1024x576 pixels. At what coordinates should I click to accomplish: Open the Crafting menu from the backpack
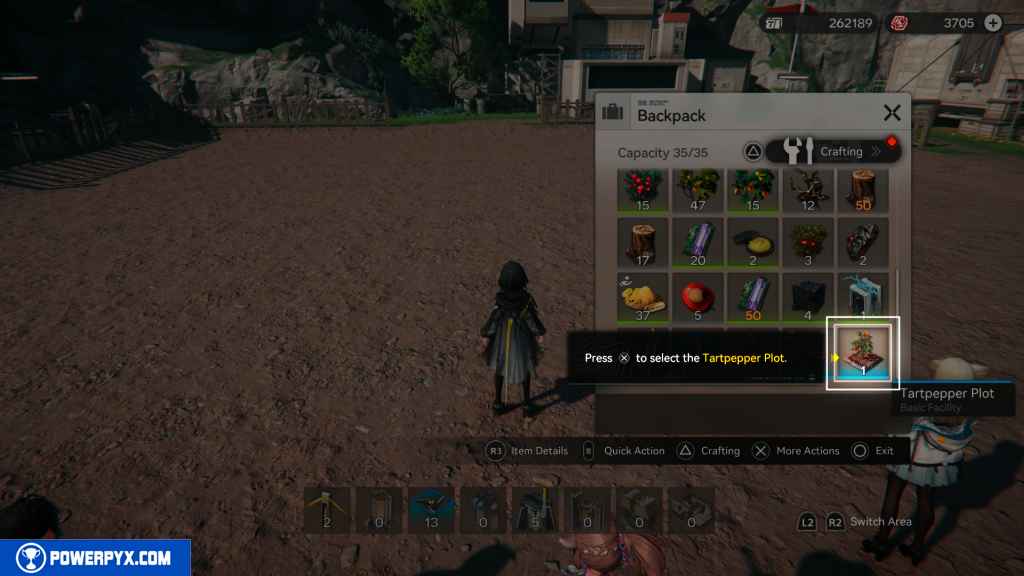(832, 151)
